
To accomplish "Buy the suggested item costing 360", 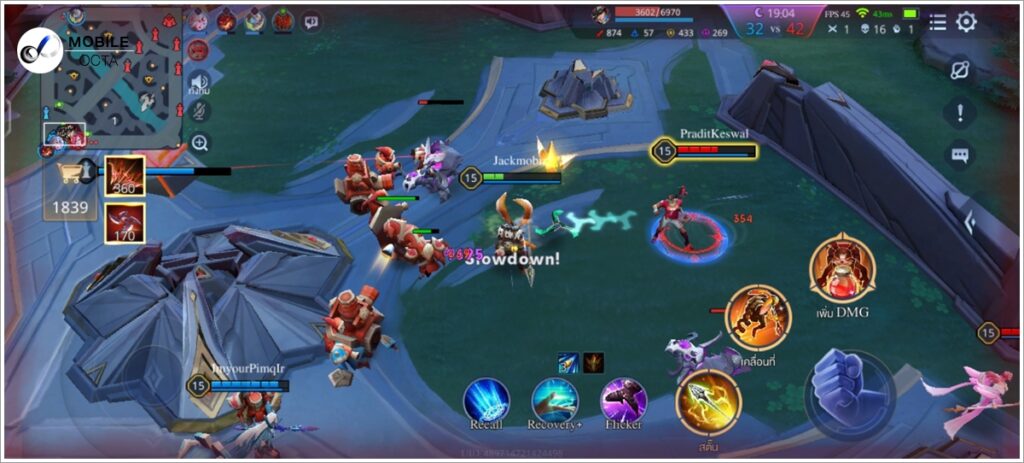I will point(125,175).
